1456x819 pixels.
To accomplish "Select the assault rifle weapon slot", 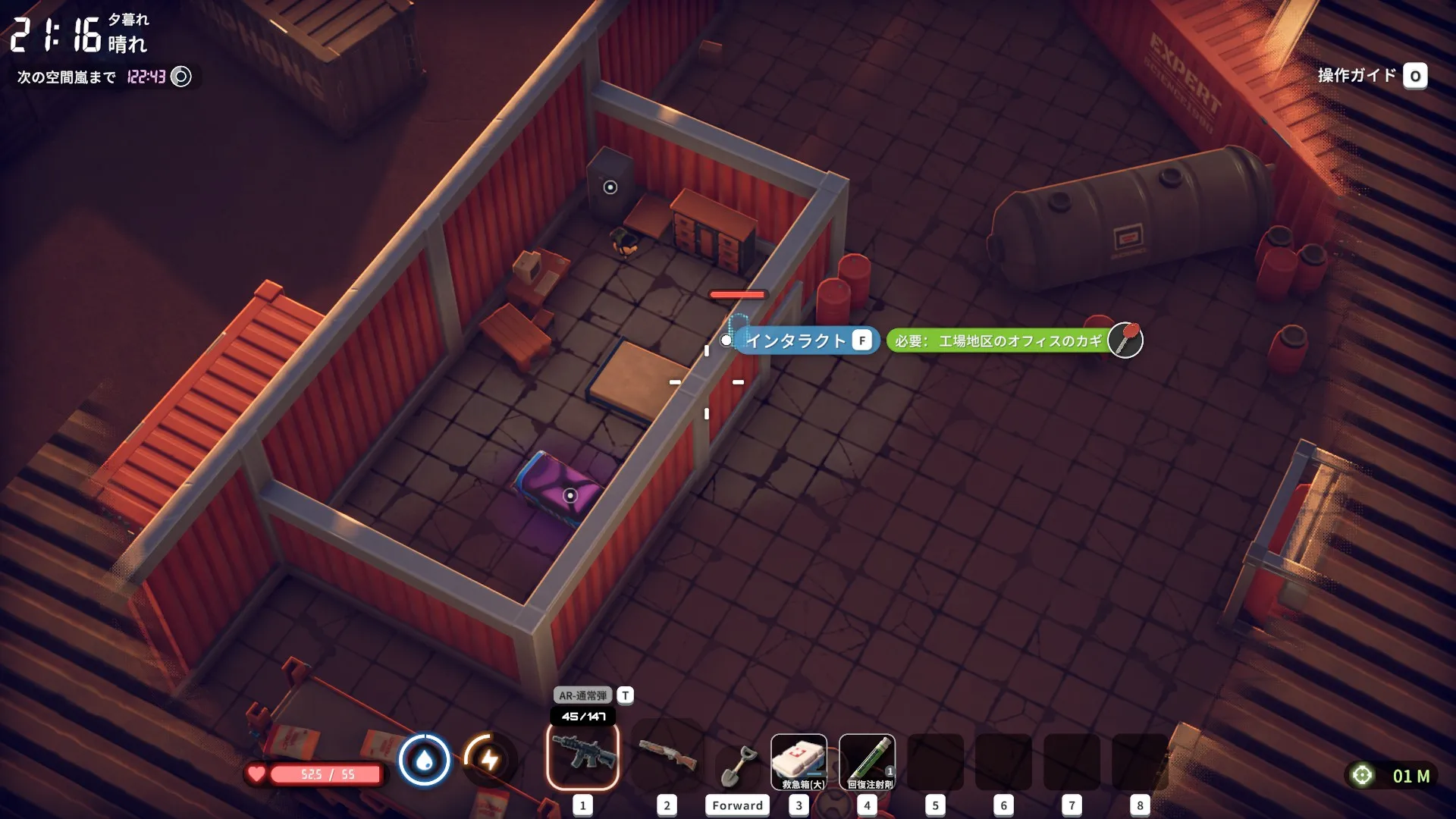I will click(582, 755).
